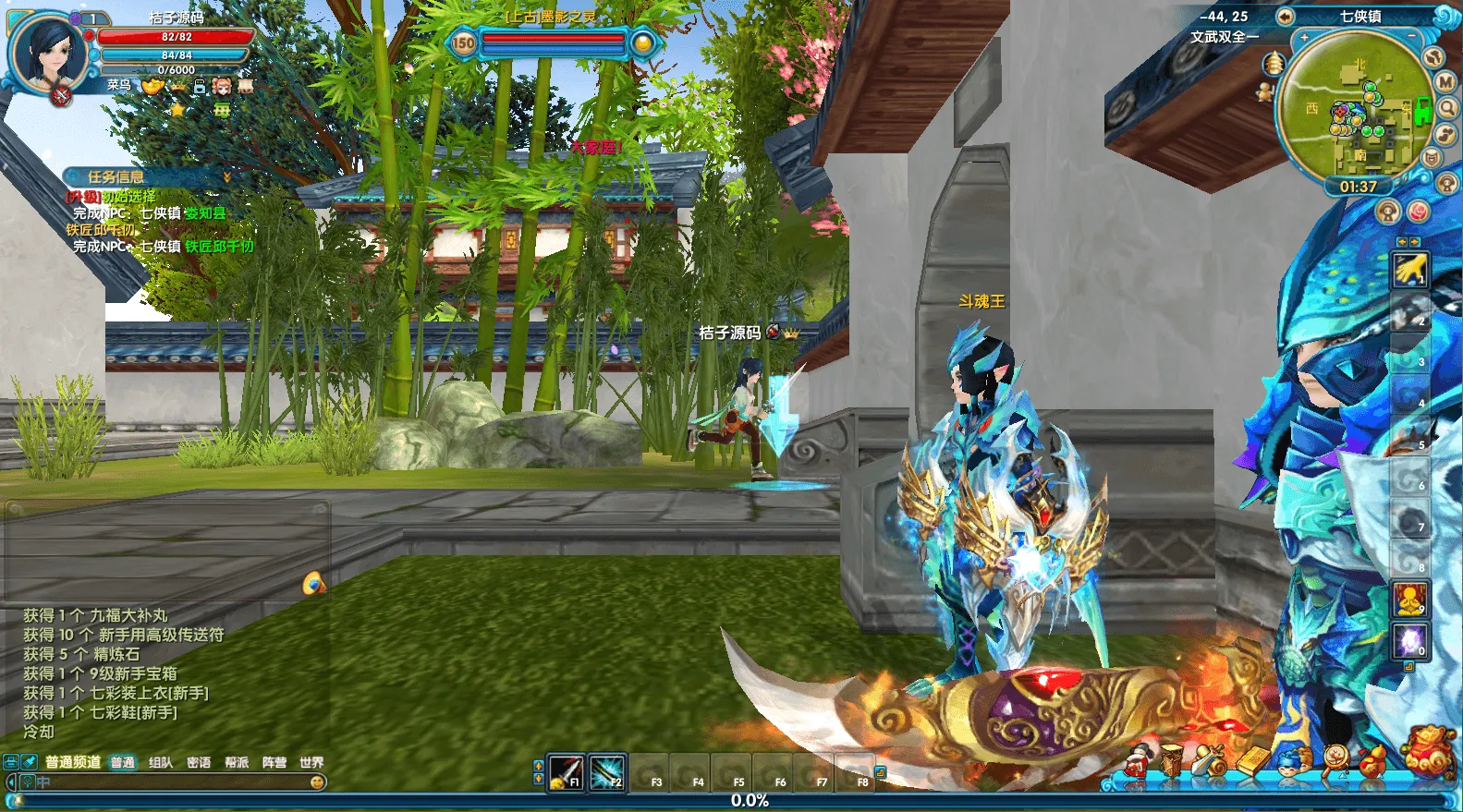Zoom in the minimap with the plus button

[x=1304, y=38]
